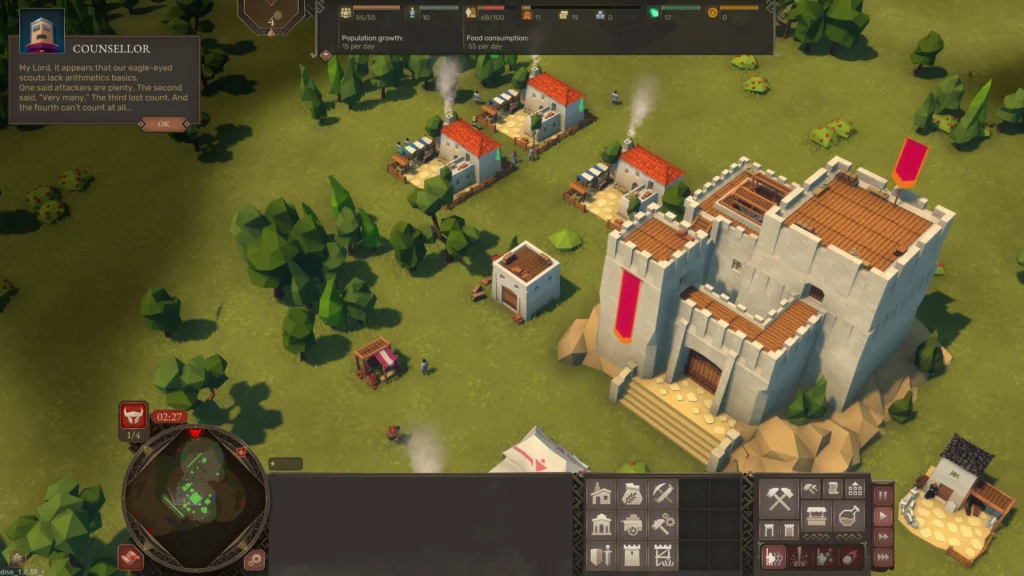
Task: Open the hammer and gears production category
Action: point(663,525)
